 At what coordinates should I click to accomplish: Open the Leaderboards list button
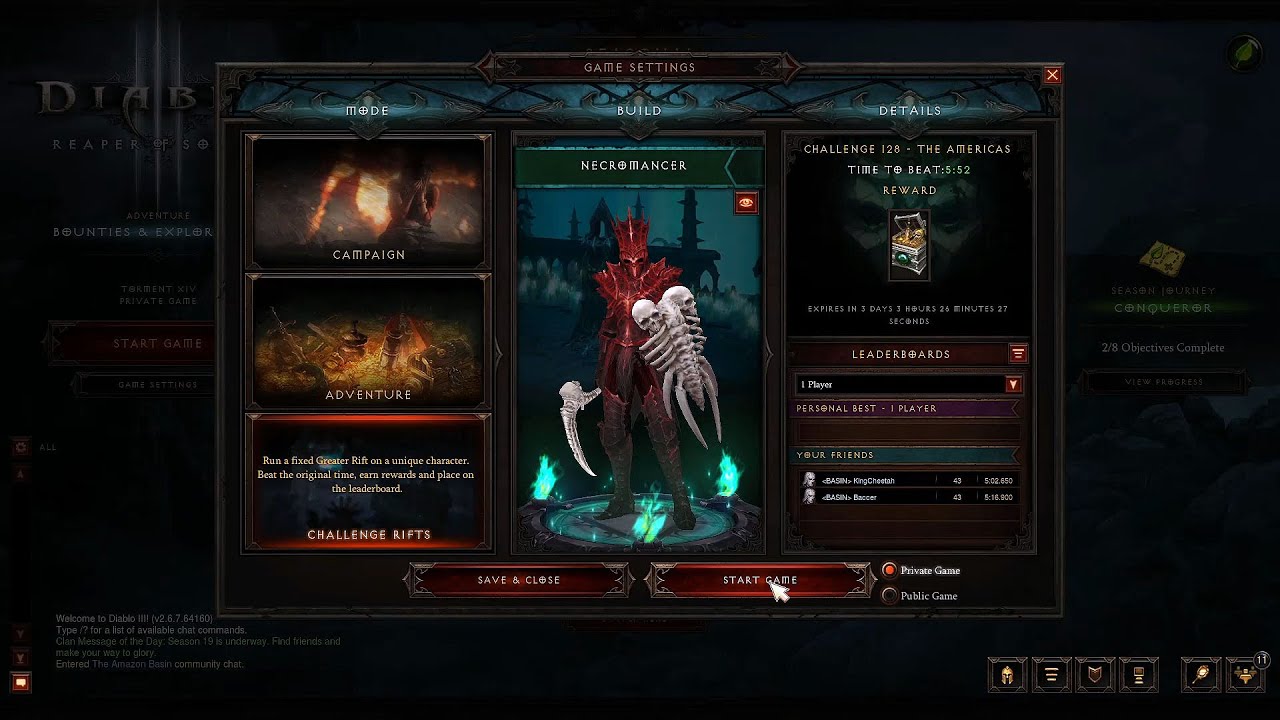coord(1018,354)
